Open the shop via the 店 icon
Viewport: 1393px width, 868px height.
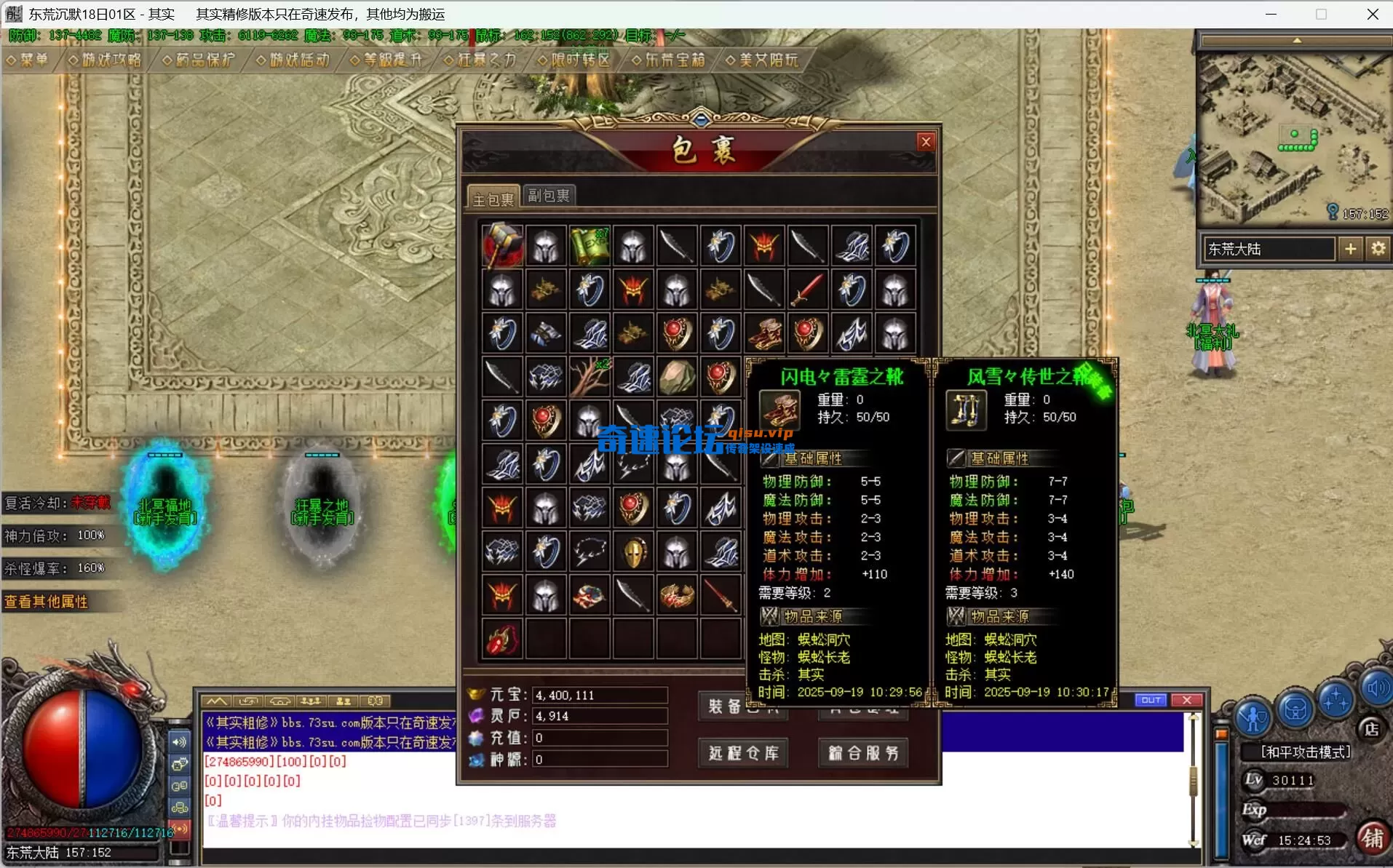tap(1372, 730)
